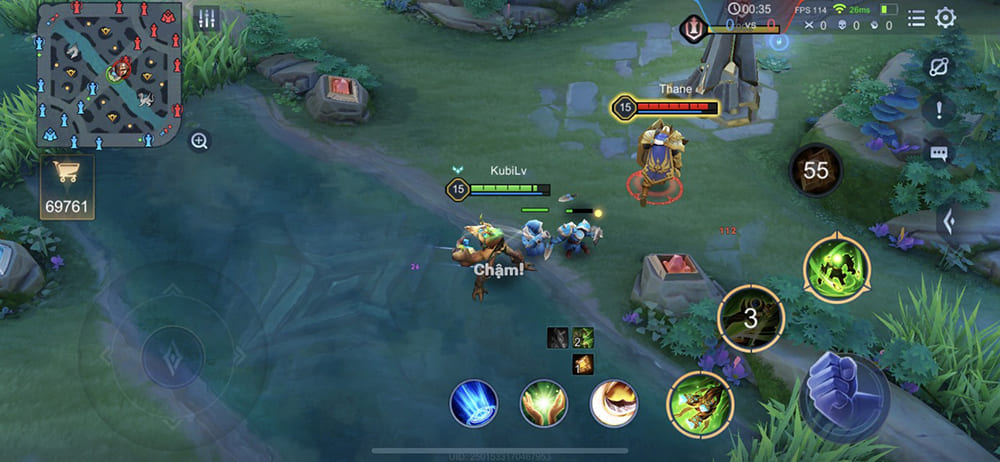Click the magnifier icon beside the minimap
The width and height of the screenshot is (1000, 462).
199,141
